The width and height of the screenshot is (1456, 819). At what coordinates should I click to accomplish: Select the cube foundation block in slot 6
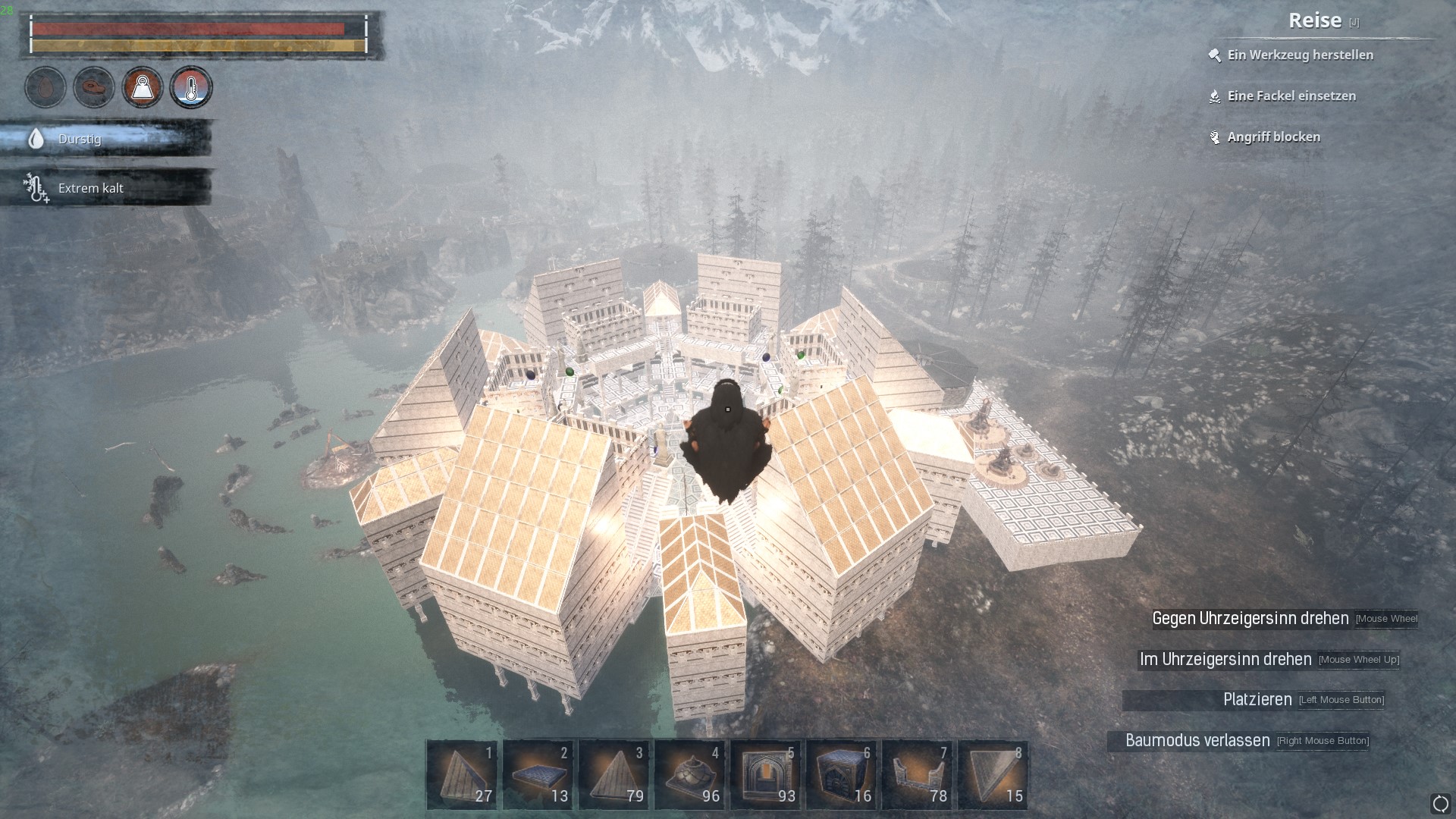(x=841, y=775)
